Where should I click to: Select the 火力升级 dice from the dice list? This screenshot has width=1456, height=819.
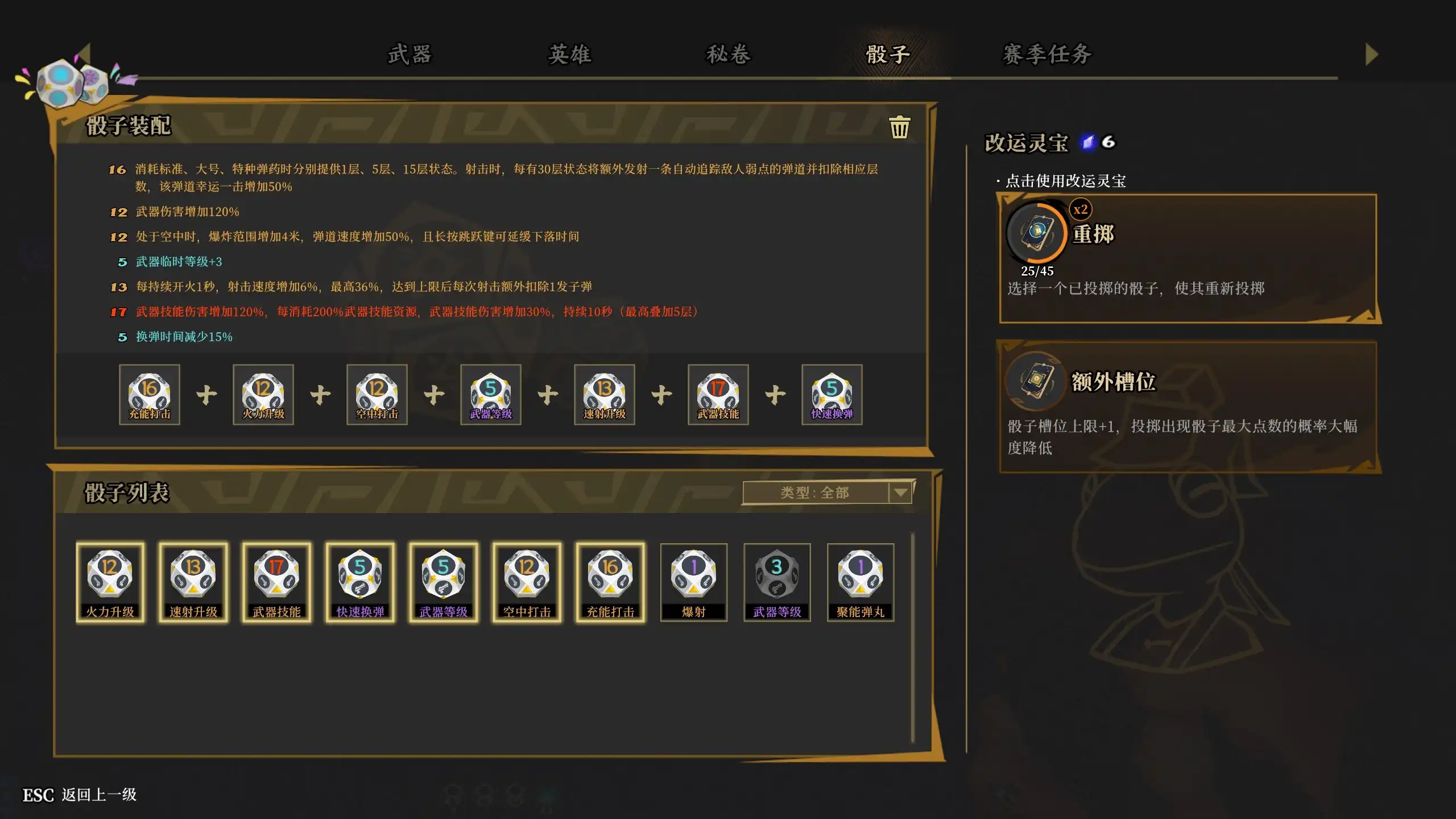(x=111, y=581)
